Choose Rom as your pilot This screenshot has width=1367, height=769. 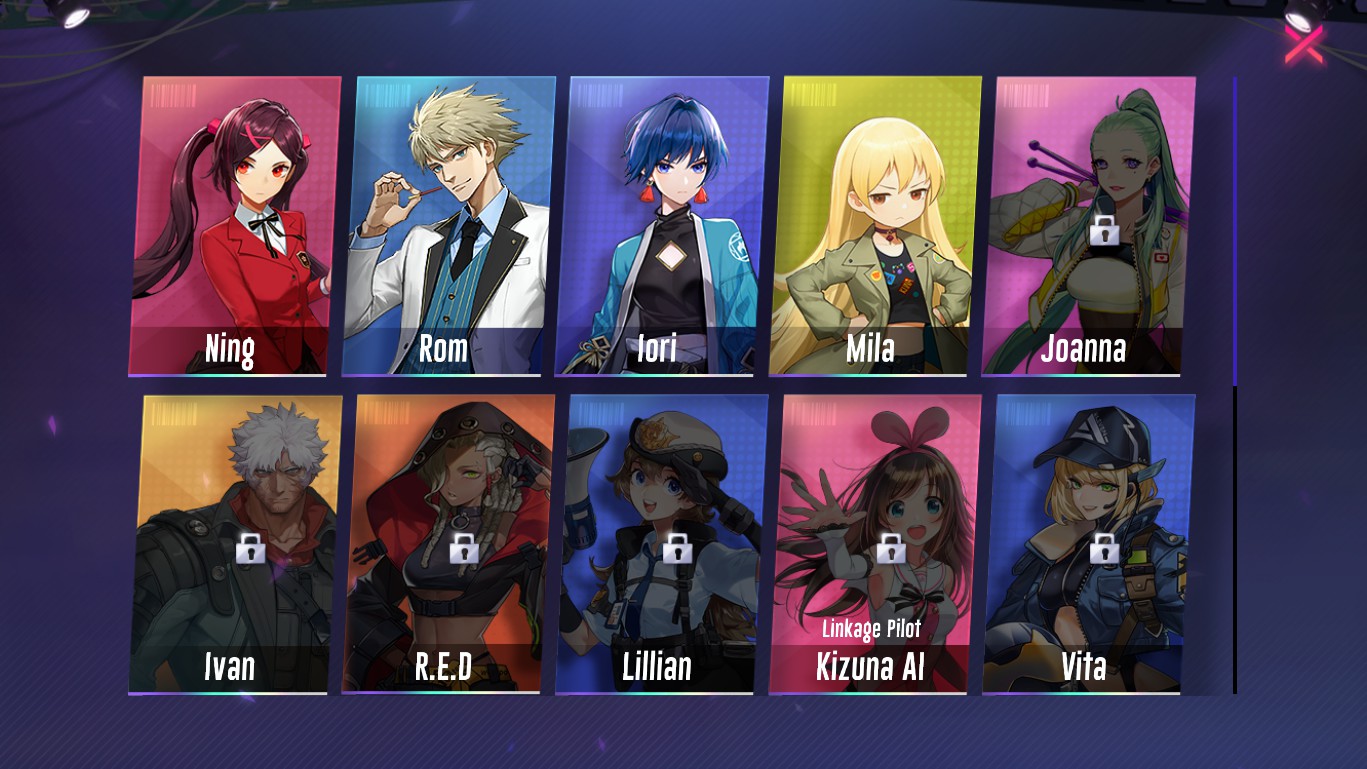[447, 226]
